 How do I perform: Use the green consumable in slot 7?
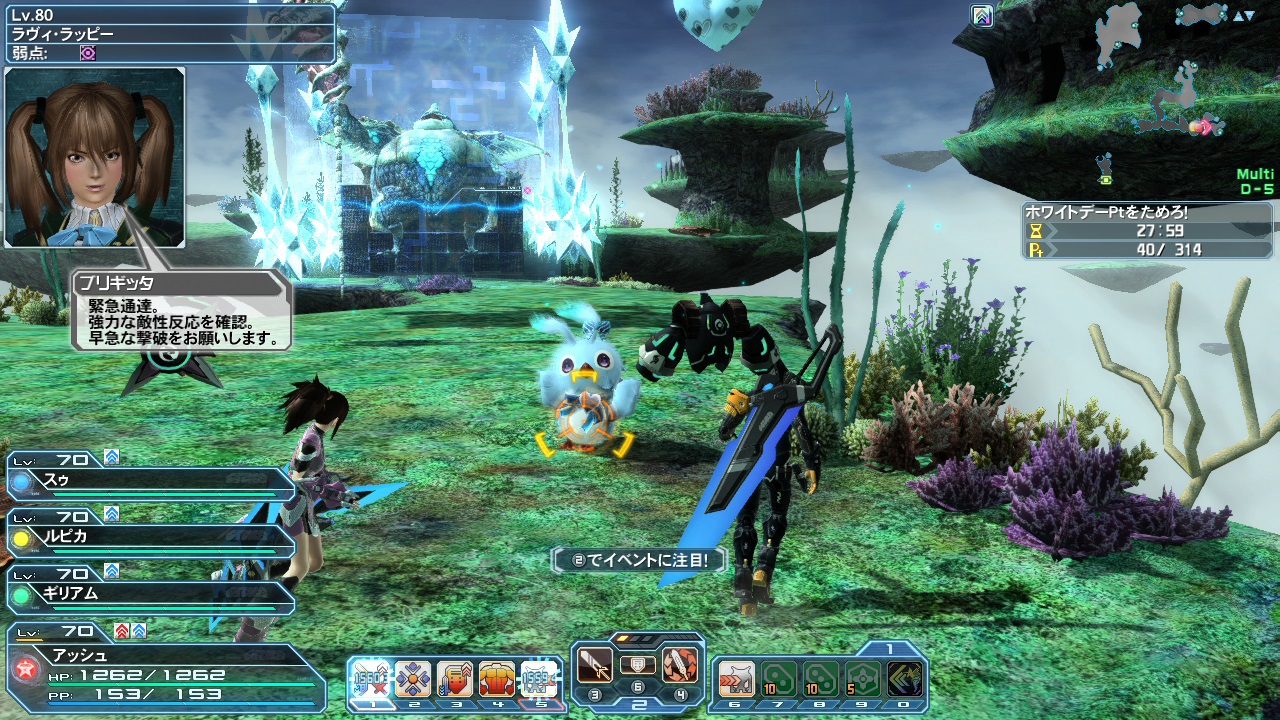tap(779, 679)
